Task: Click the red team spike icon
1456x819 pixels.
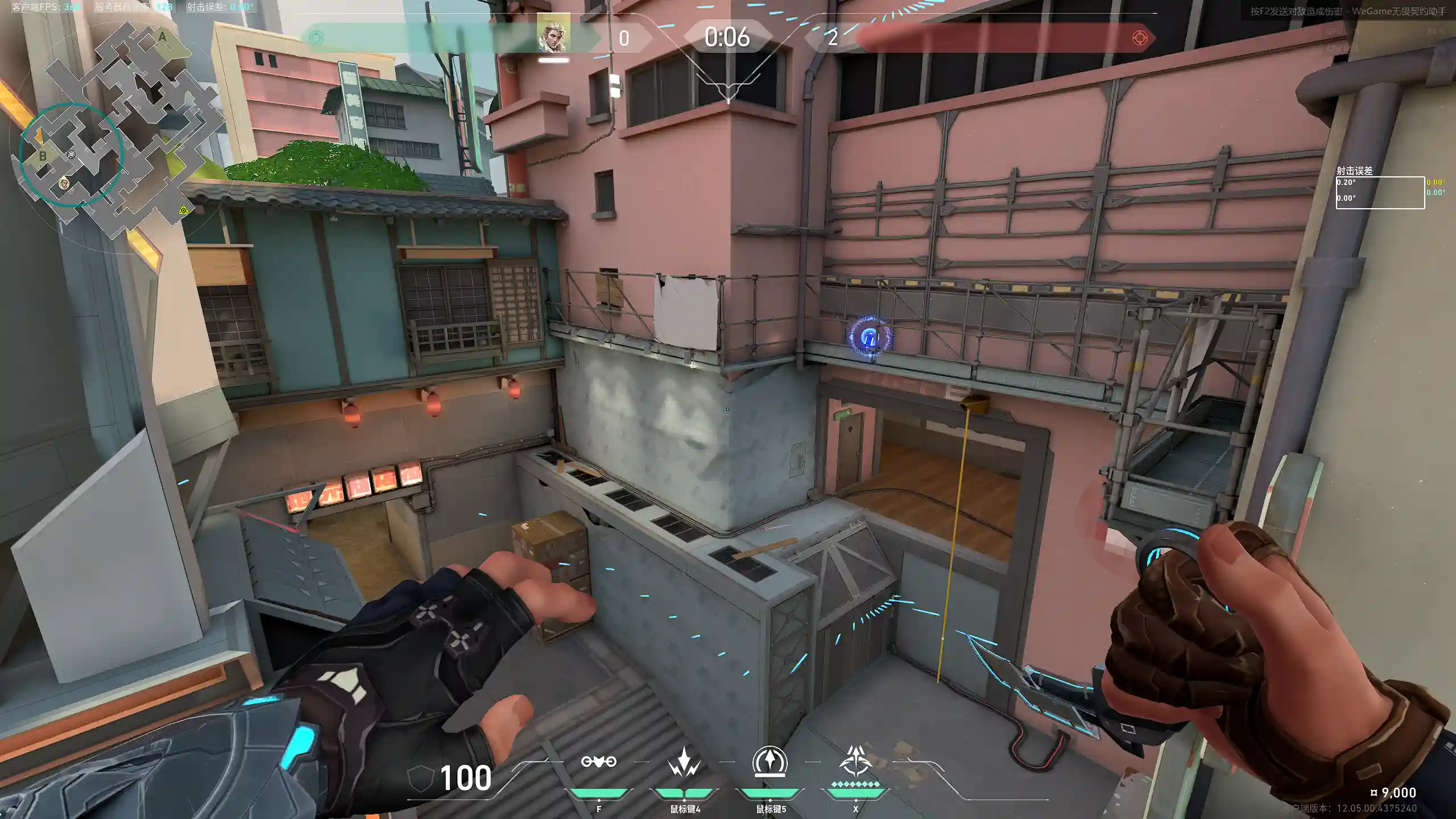Action: coord(1140,38)
